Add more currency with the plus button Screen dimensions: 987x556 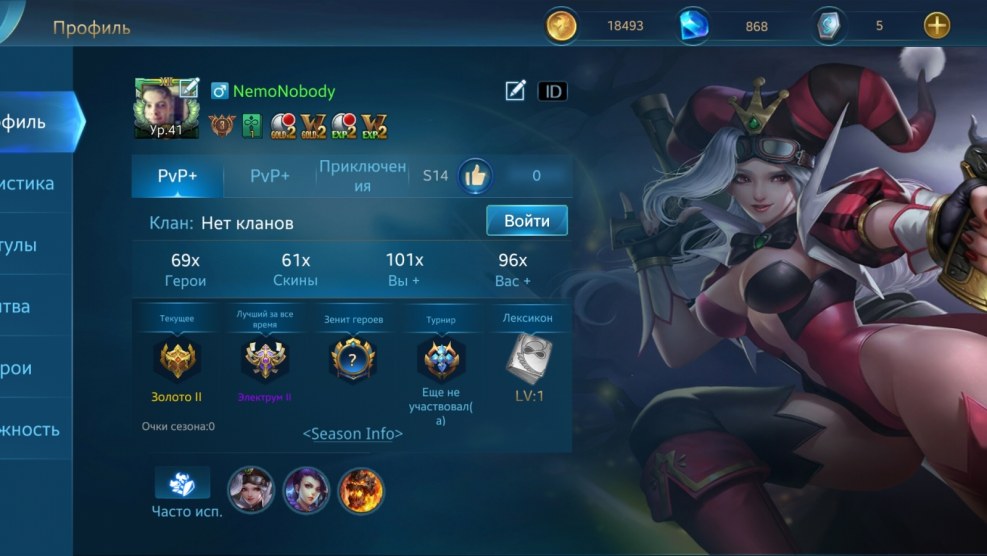tap(936, 26)
